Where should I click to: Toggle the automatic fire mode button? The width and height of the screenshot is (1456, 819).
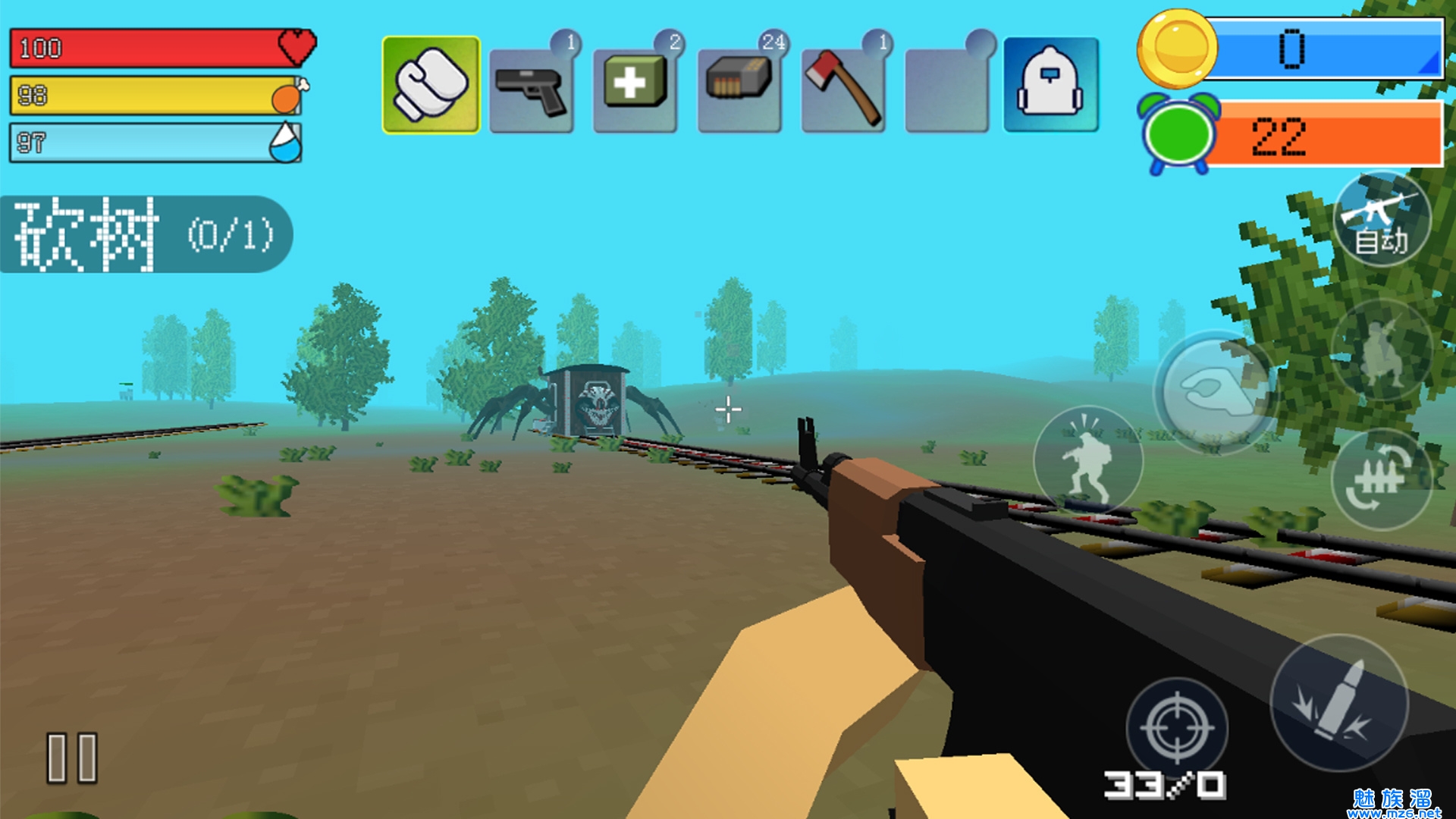coord(1382,220)
